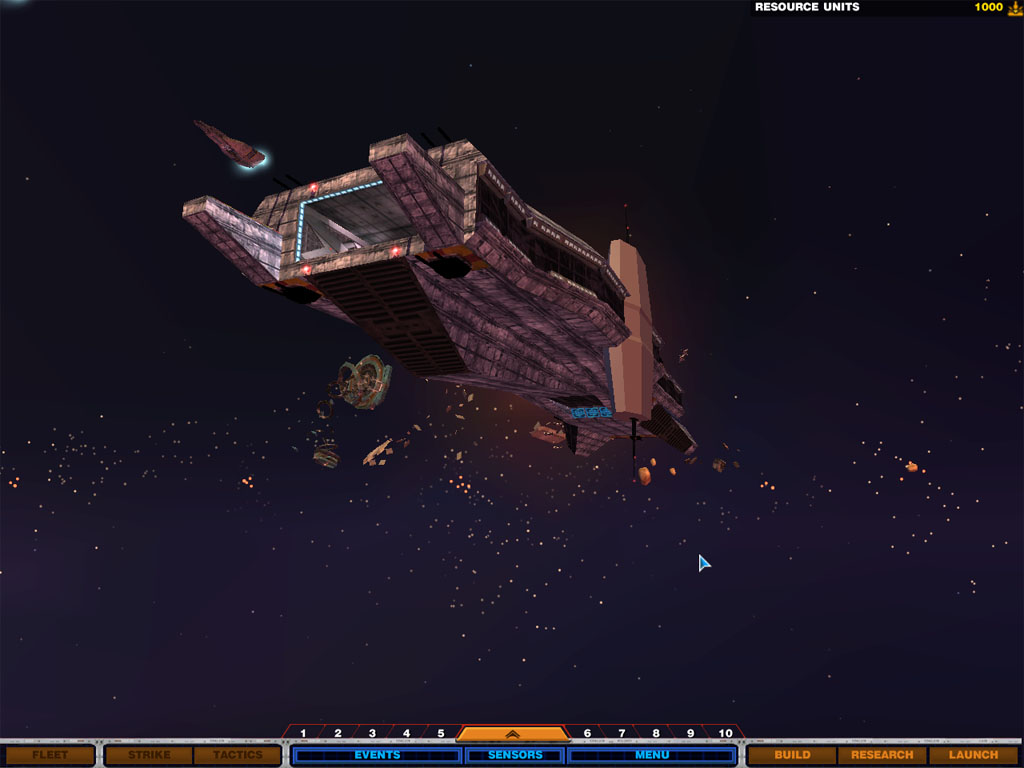Show the Events list
The height and width of the screenshot is (768, 1024).
377,755
